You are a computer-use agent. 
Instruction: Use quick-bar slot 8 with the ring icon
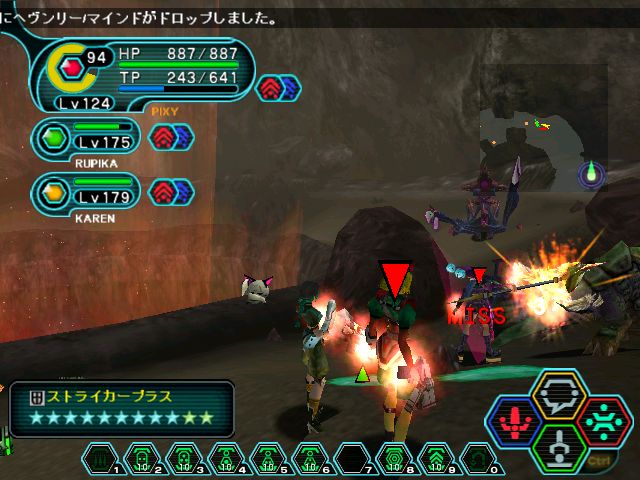[x=394, y=459]
